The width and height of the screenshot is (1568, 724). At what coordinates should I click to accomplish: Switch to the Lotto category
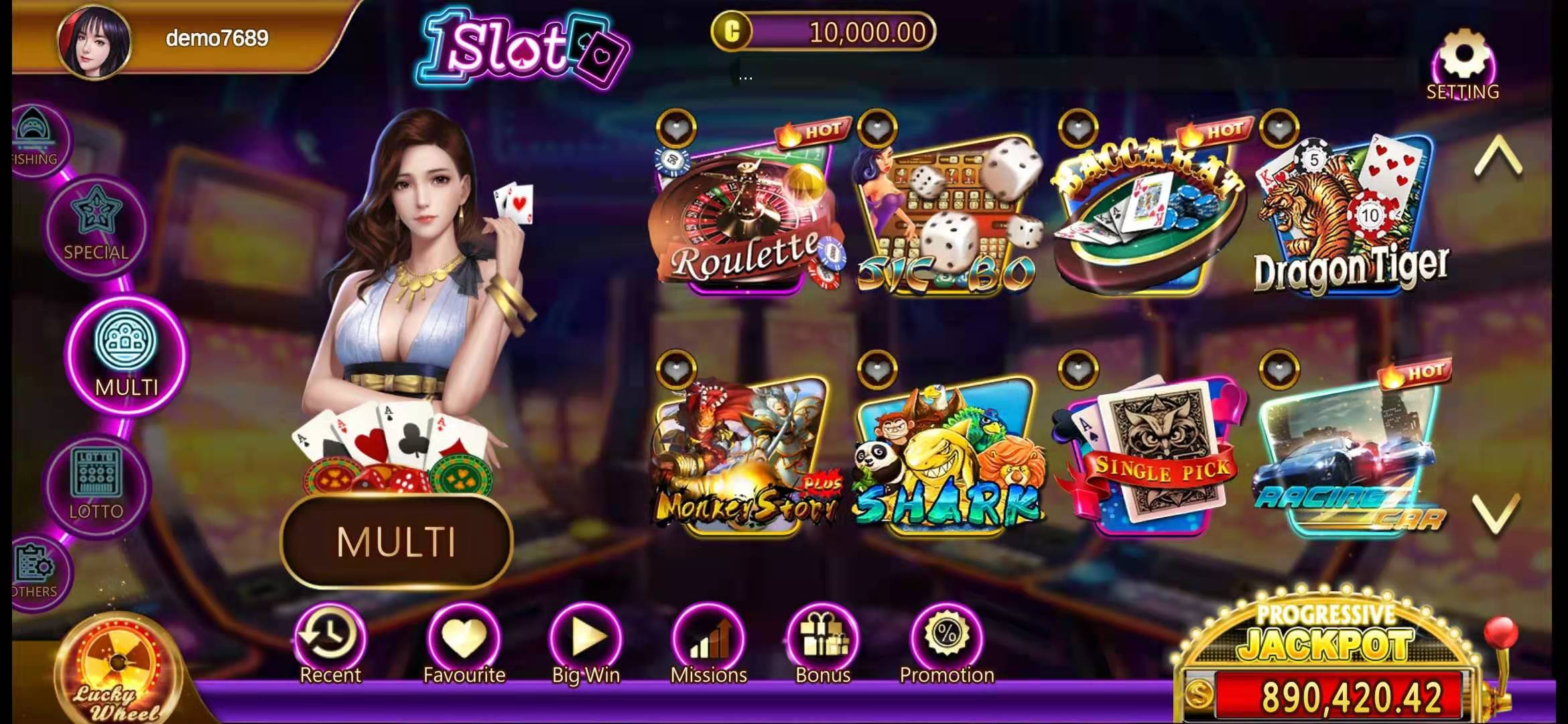[x=96, y=484]
